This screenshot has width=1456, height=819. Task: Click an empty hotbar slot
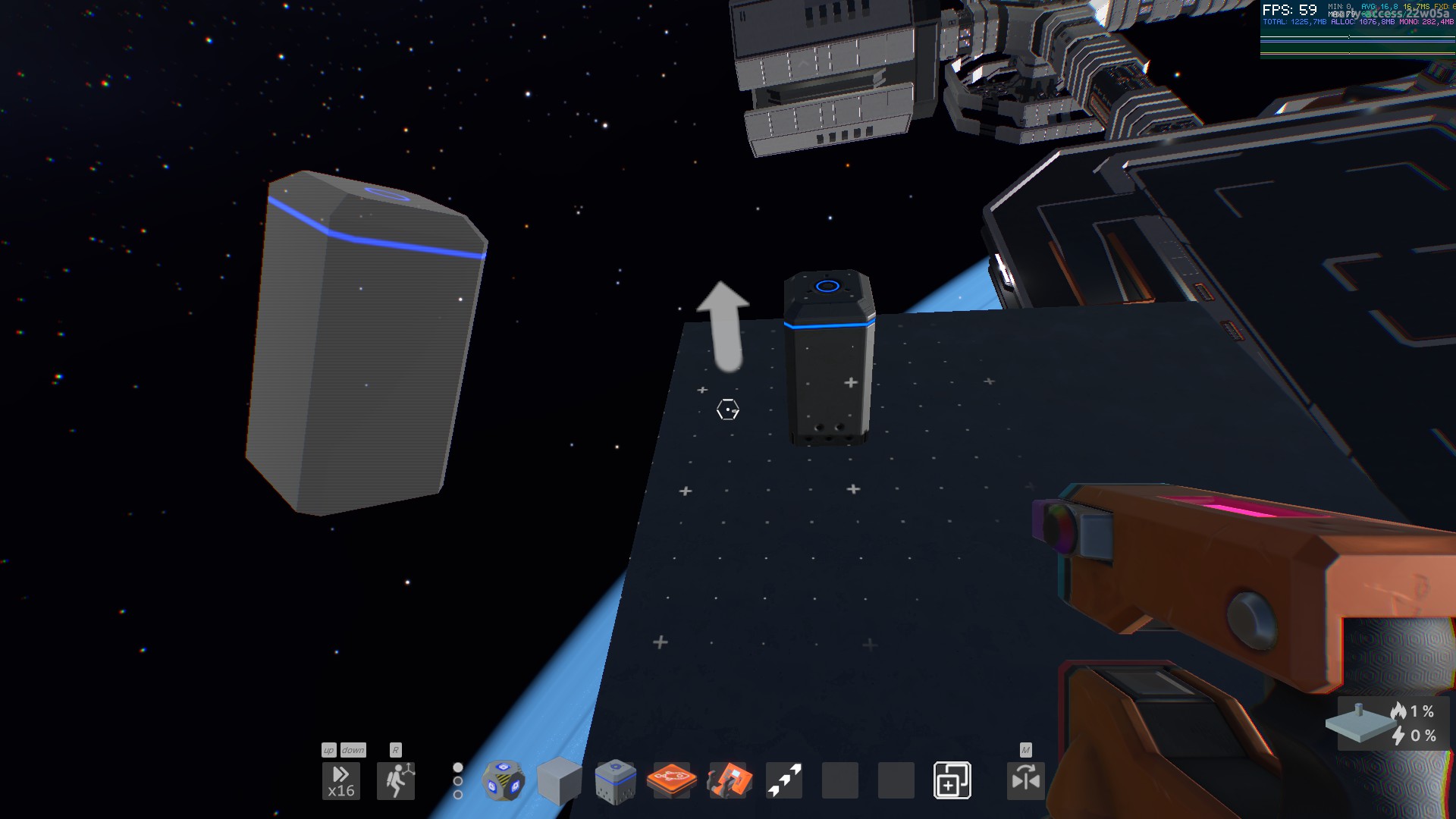point(842,780)
